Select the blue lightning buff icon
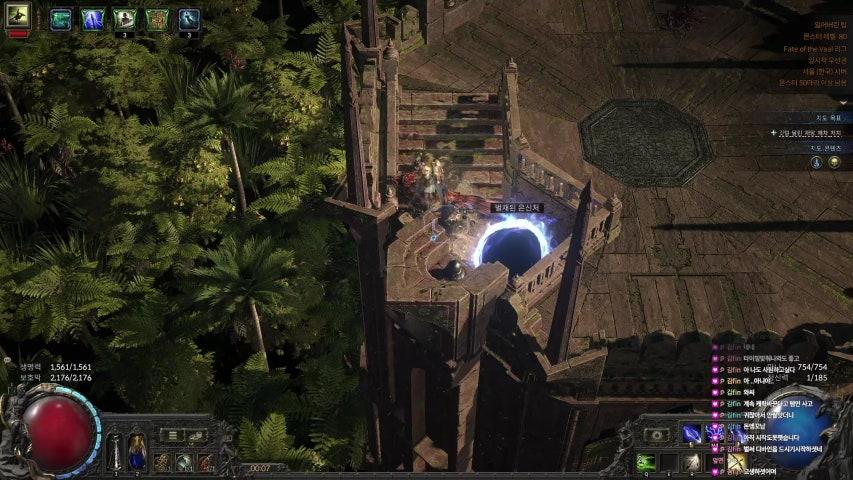Screen dimensions: 853x480 click(x=92, y=18)
